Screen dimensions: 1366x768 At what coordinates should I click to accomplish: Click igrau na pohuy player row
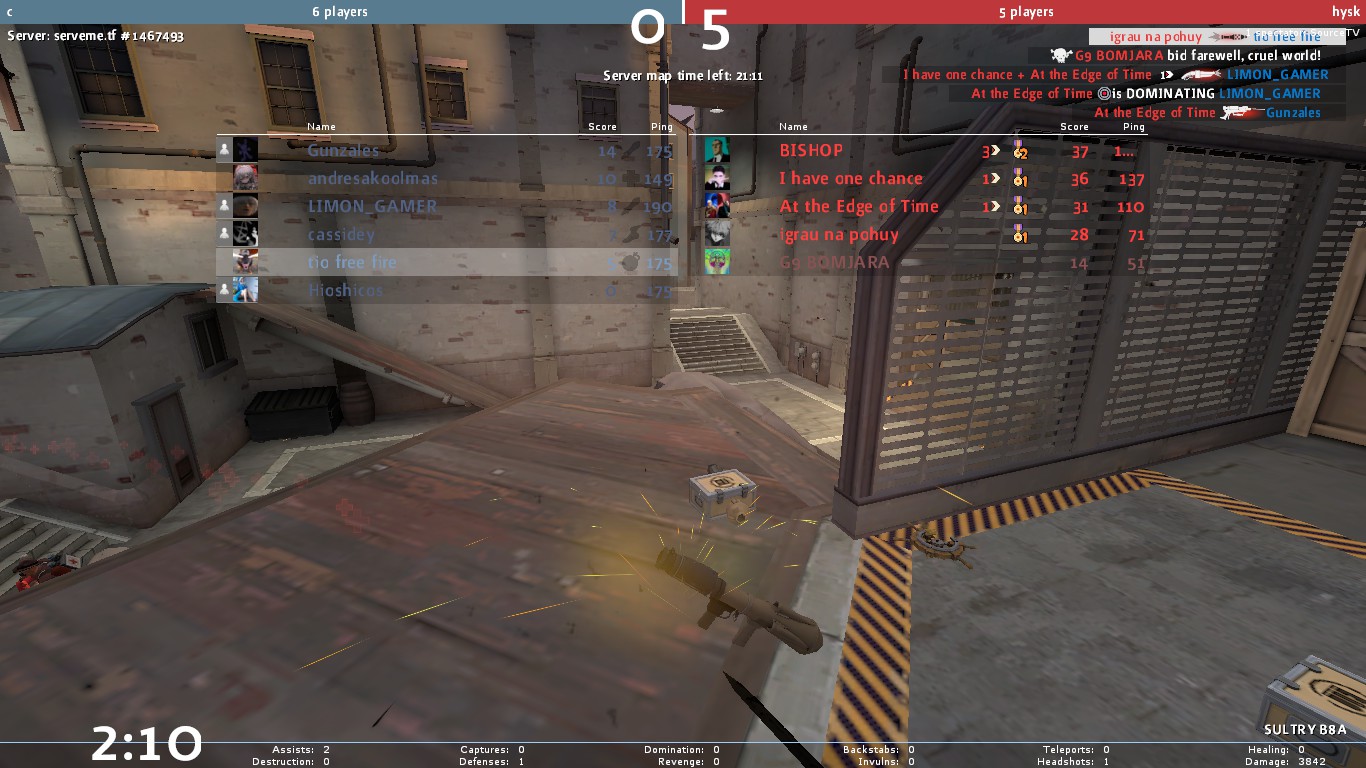(x=839, y=234)
